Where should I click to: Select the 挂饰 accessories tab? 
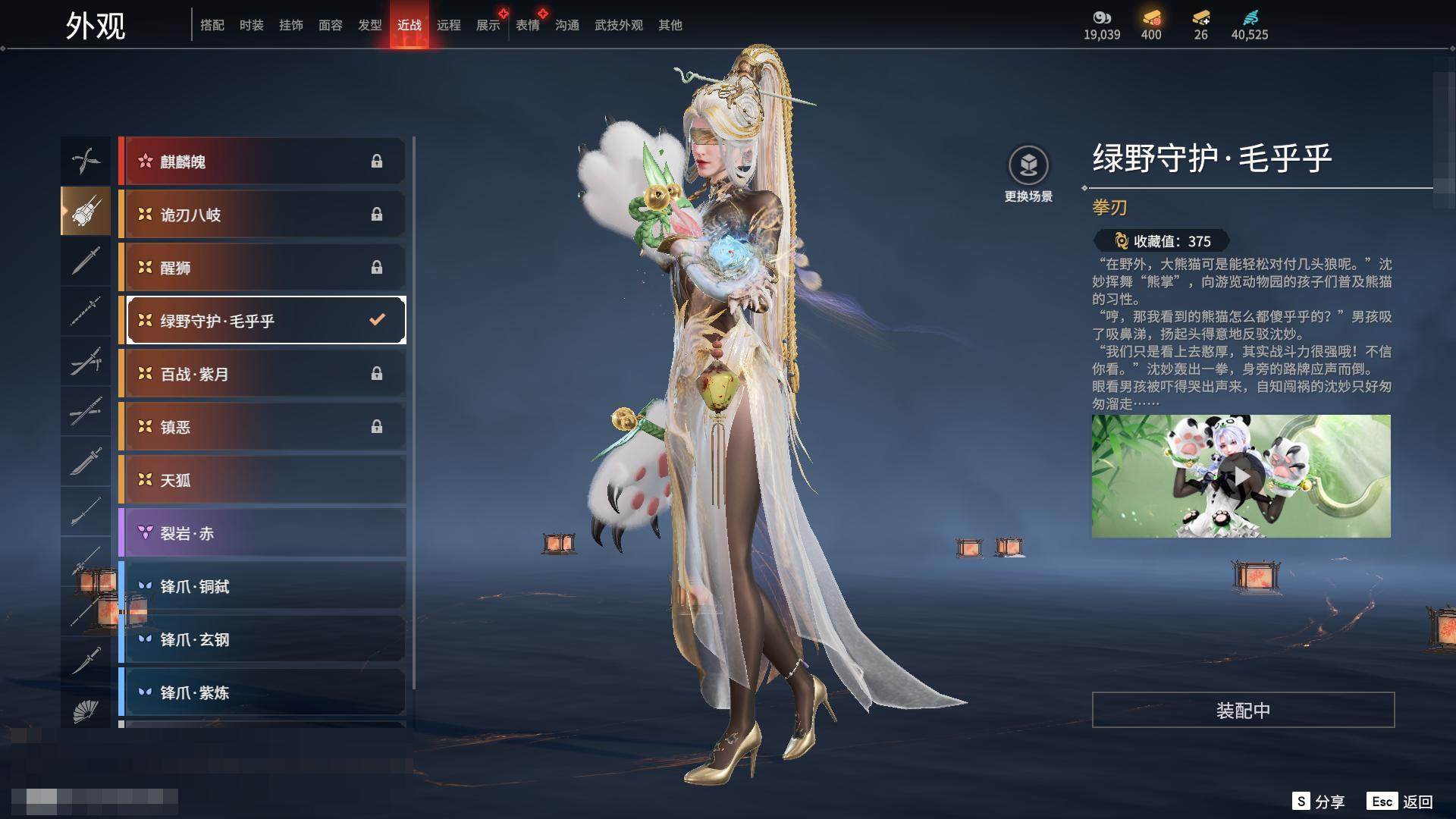click(x=290, y=25)
